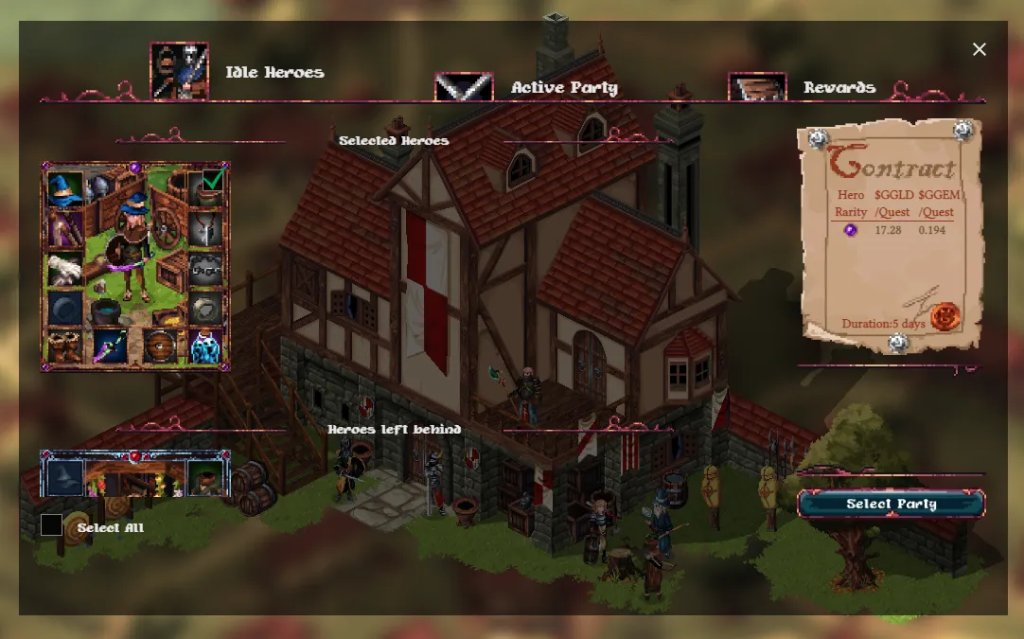Click the silver cross necklace slot
This screenshot has width=1024, height=639.
click(x=205, y=230)
